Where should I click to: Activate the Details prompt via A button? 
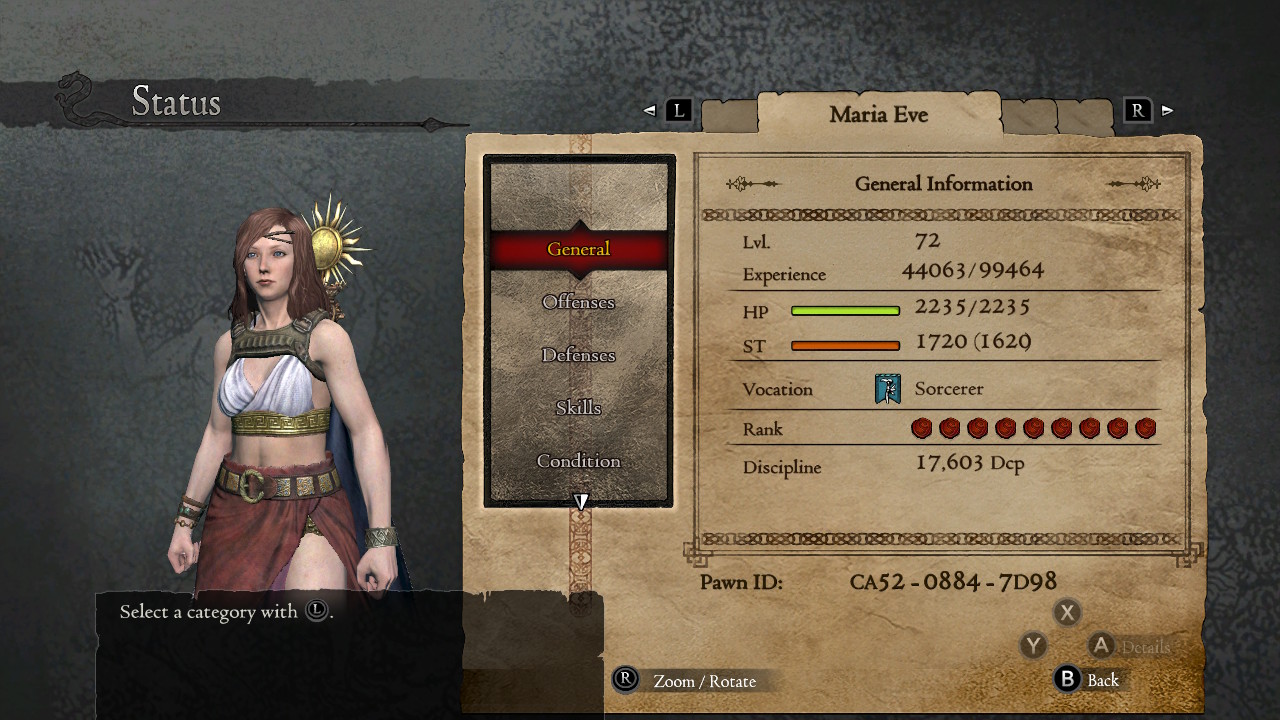(x=1102, y=646)
